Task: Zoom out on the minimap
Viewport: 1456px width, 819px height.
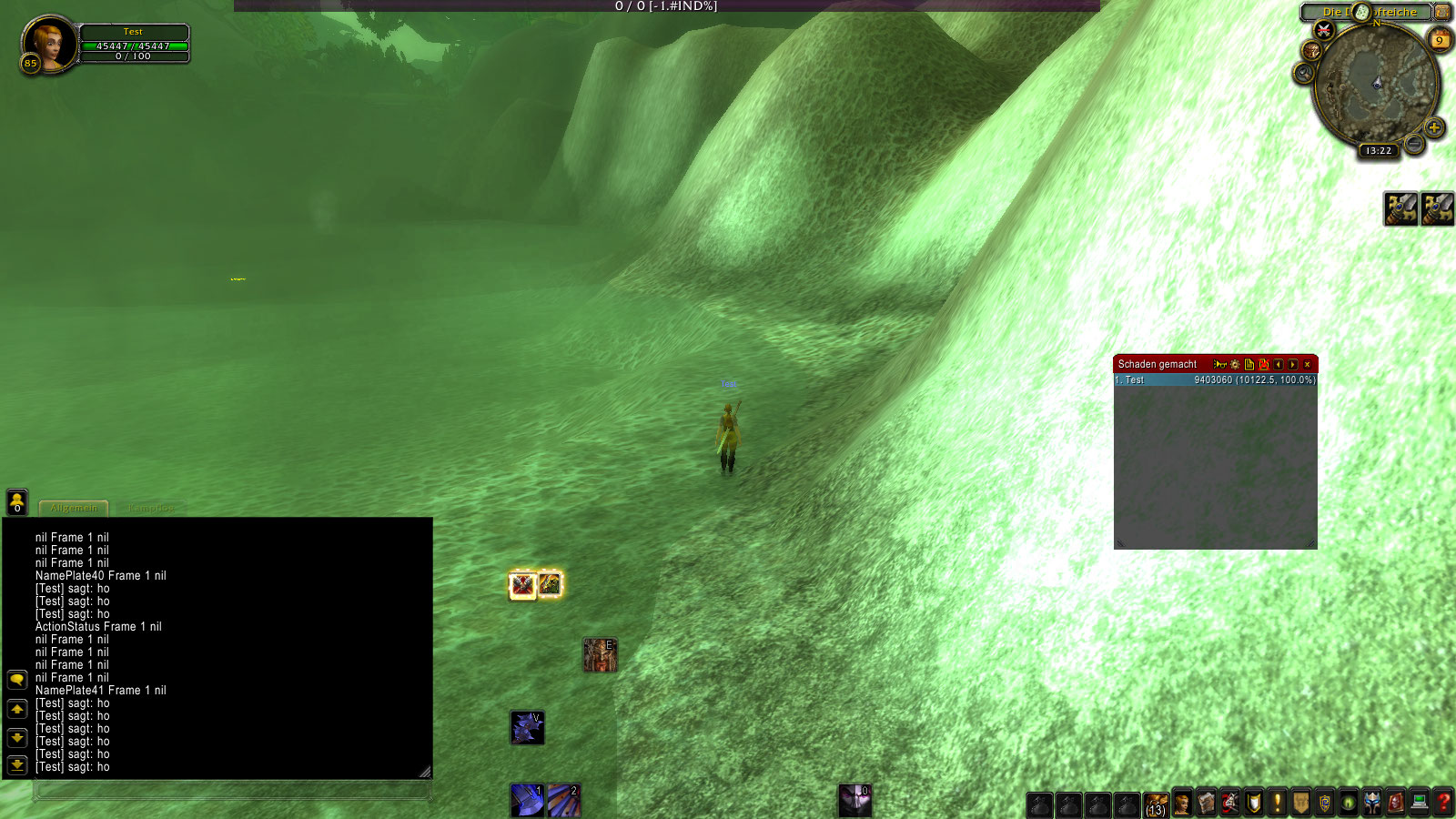Action: point(1414,144)
